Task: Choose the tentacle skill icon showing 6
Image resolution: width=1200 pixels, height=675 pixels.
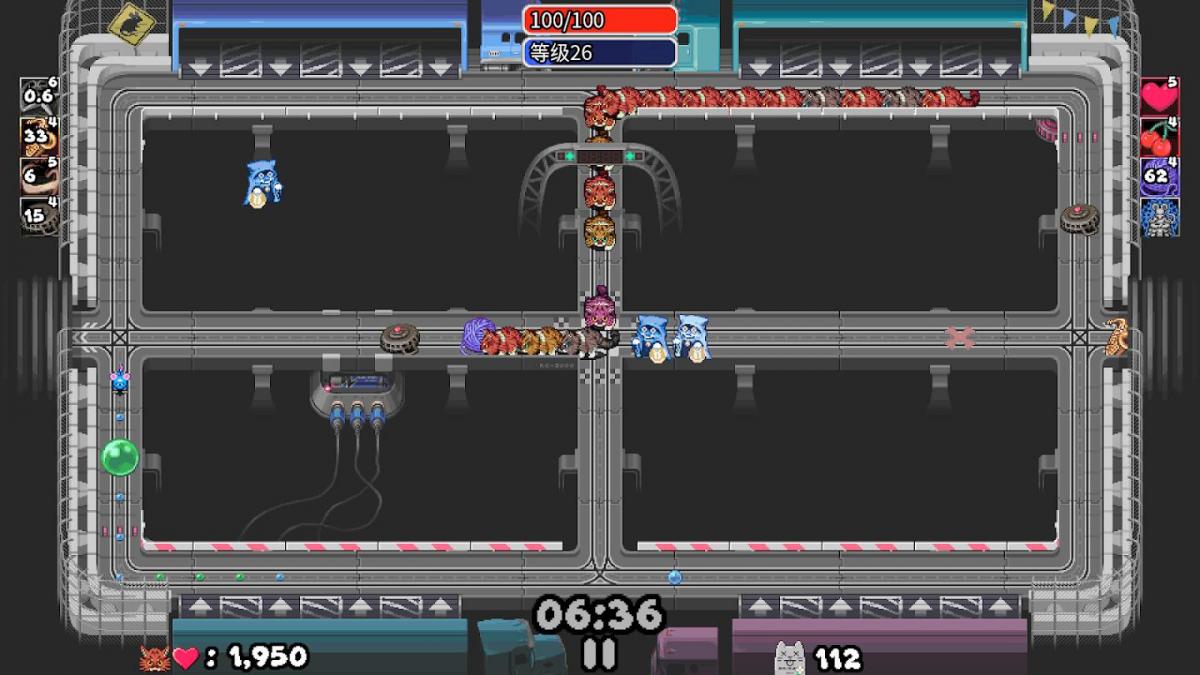Action: pyautogui.click(x=40, y=177)
